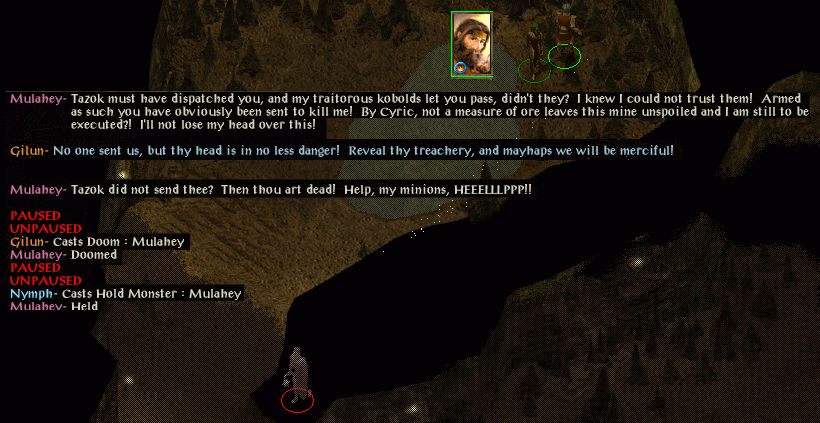This screenshot has width=820, height=423.
Task: Target held Mulahey in the red circle
Action: pos(297,381)
